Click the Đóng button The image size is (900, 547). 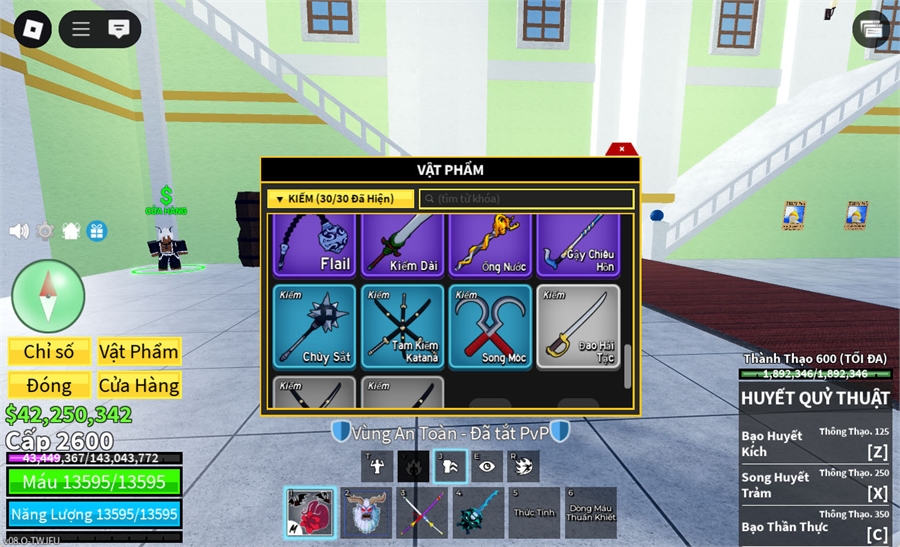click(49, 385)
